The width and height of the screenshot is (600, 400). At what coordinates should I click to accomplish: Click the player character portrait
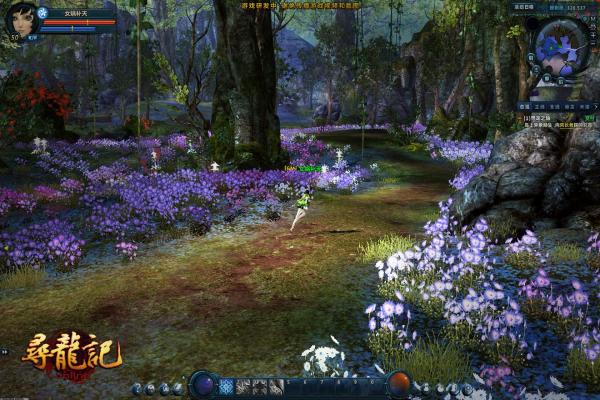18,19
